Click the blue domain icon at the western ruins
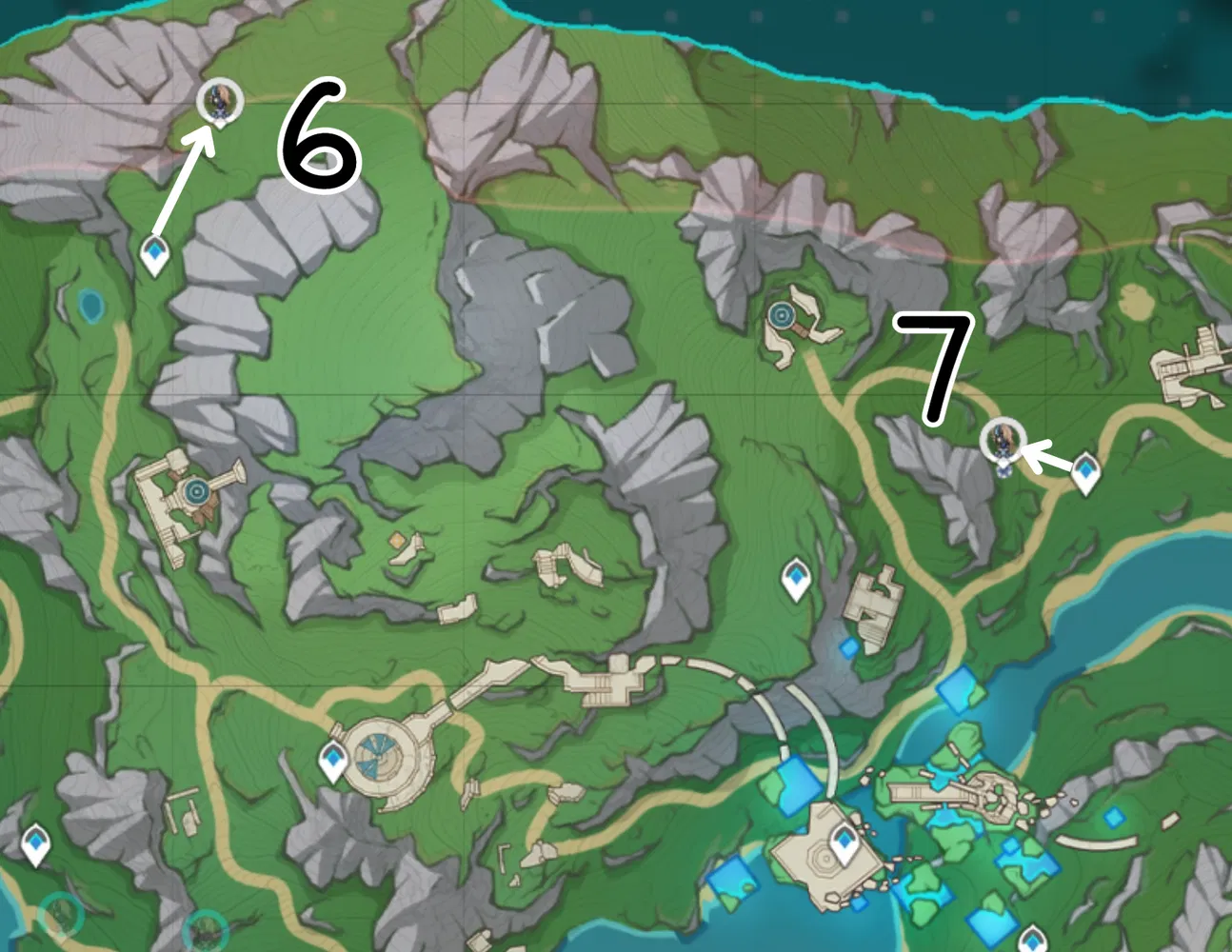The width and height of the screenshot is (1232, 952). [x=197, y=490]
